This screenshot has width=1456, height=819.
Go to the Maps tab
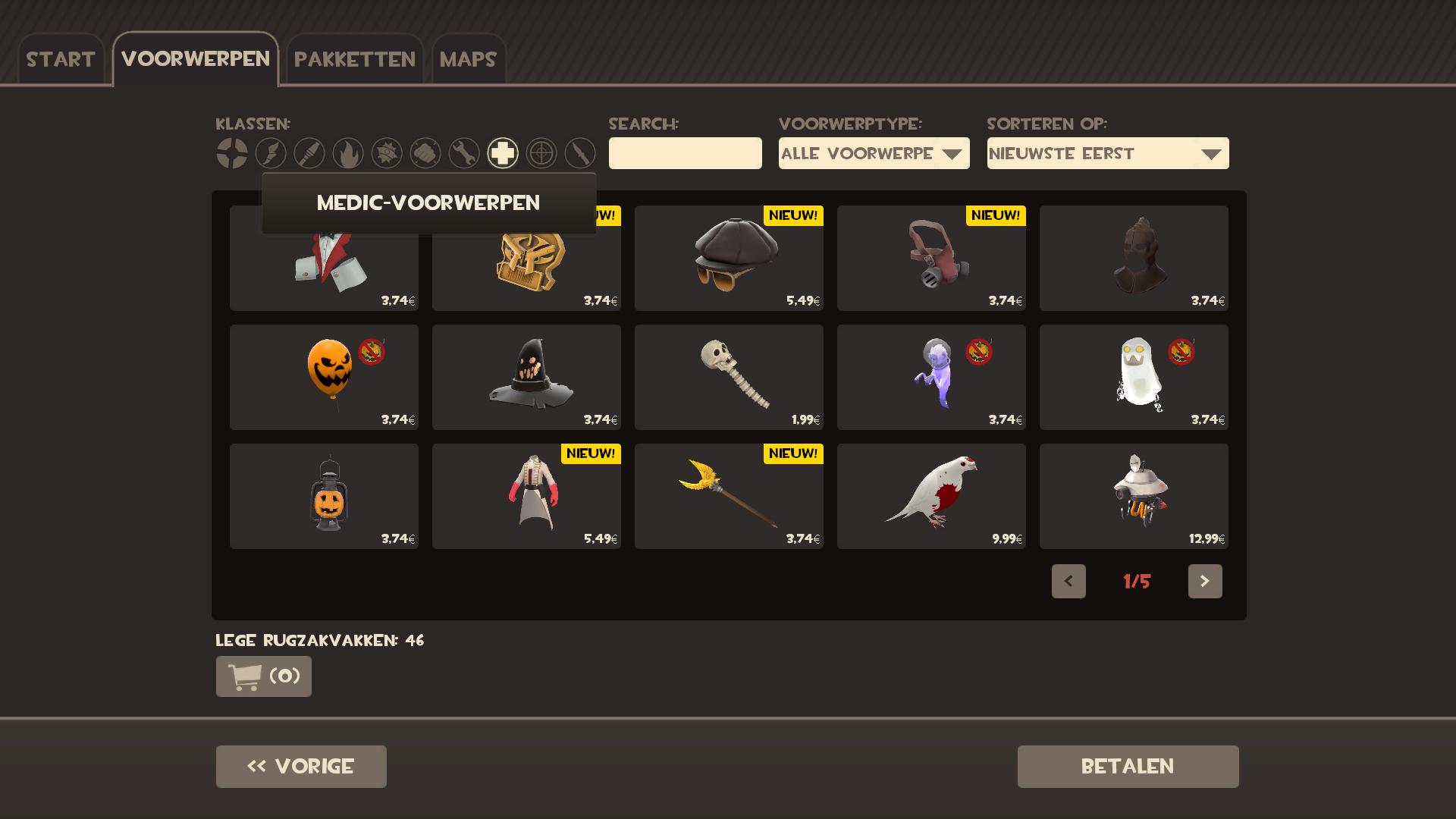468,59
